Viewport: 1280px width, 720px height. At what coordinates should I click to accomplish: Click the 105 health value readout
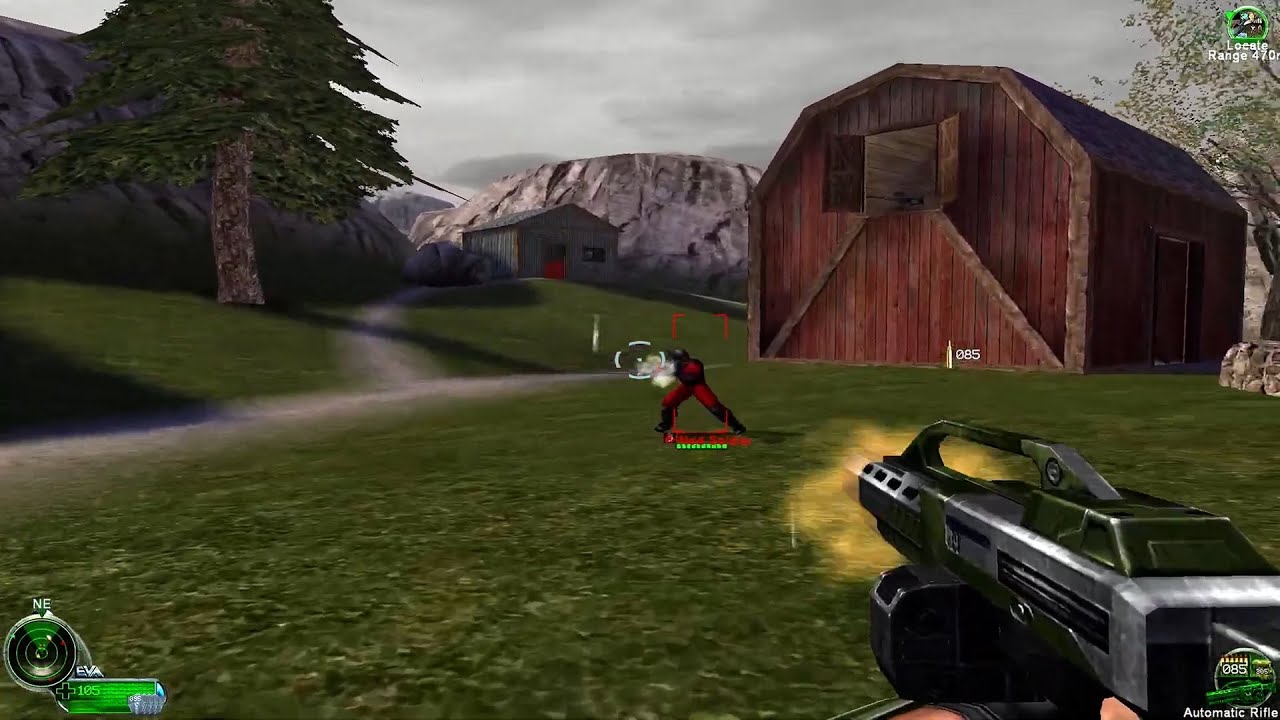tap(88, 689)
